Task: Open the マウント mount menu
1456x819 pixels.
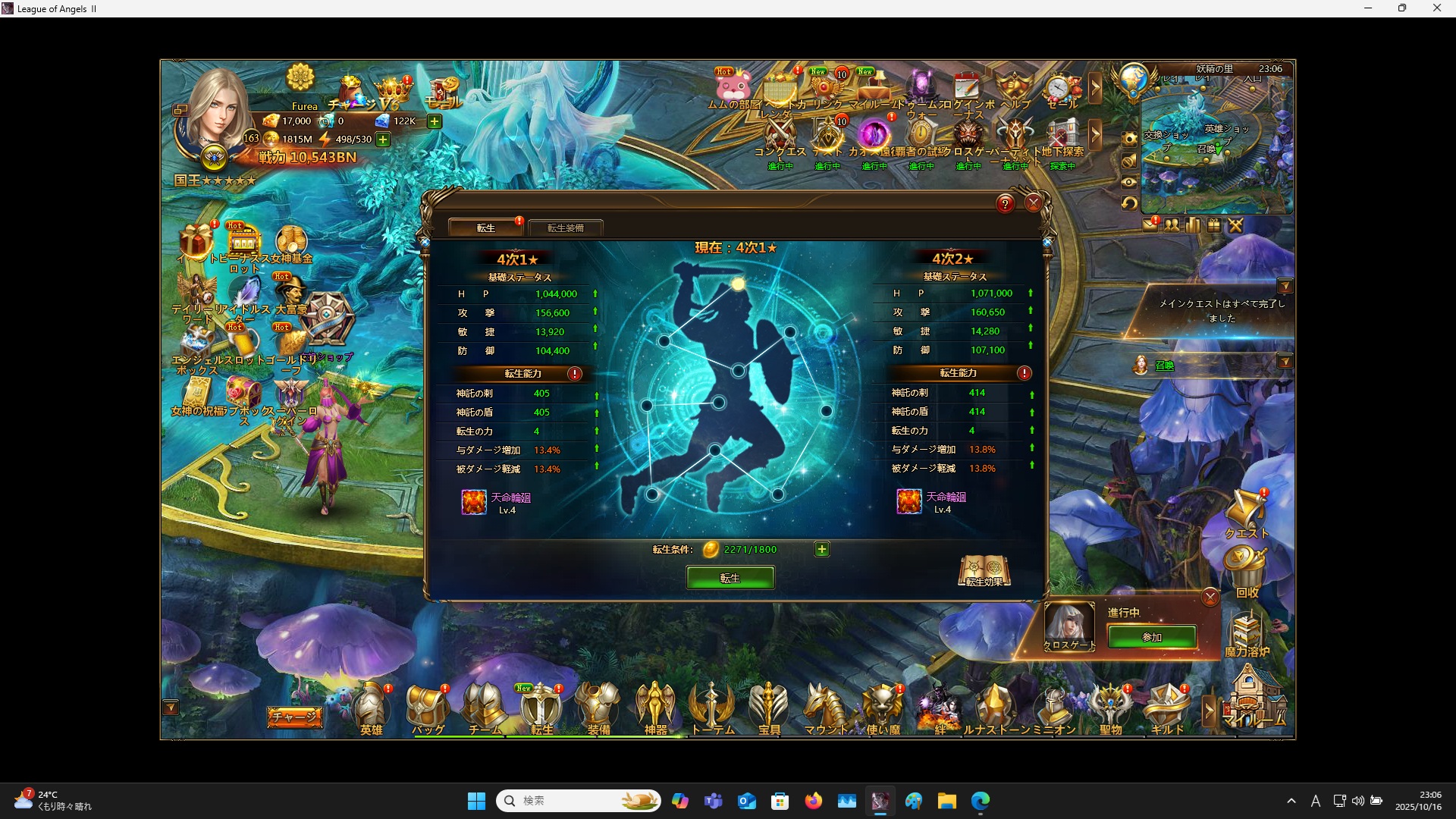Action: coord(826,709)
